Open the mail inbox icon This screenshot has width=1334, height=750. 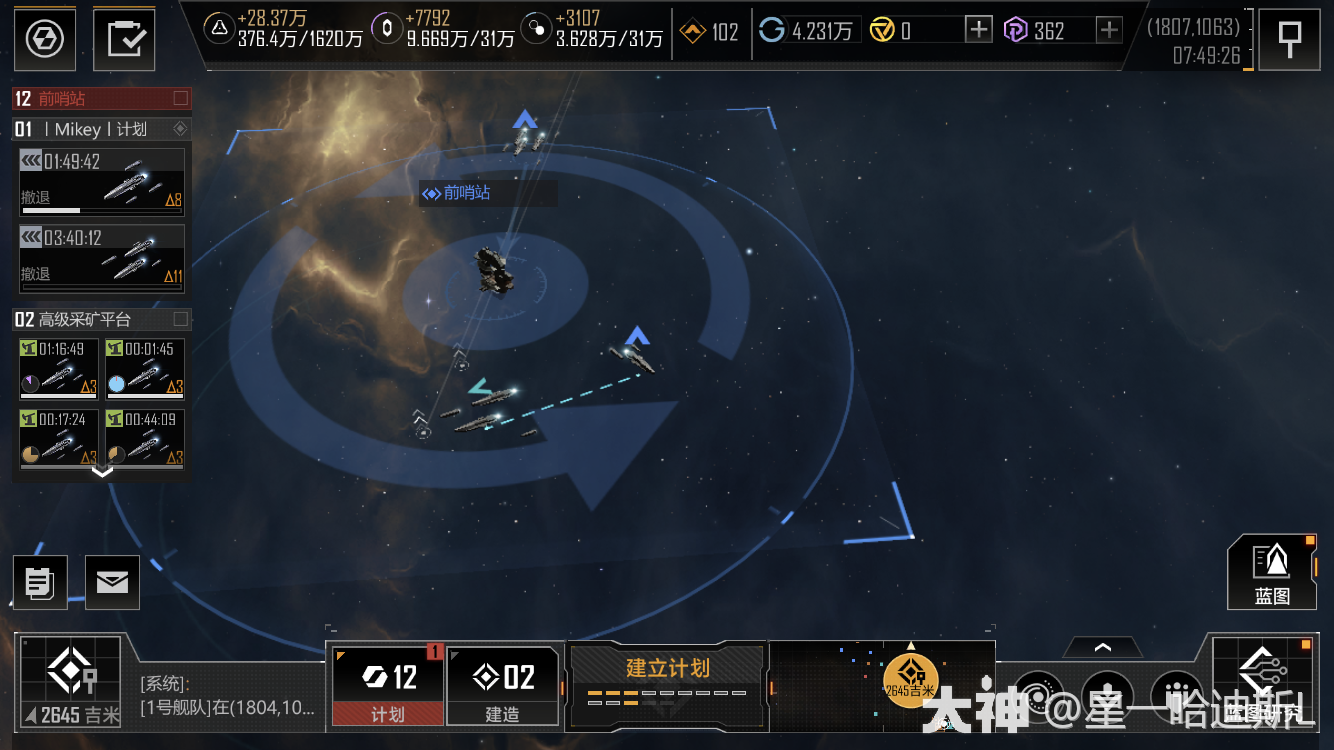click(x=112, y=582)
